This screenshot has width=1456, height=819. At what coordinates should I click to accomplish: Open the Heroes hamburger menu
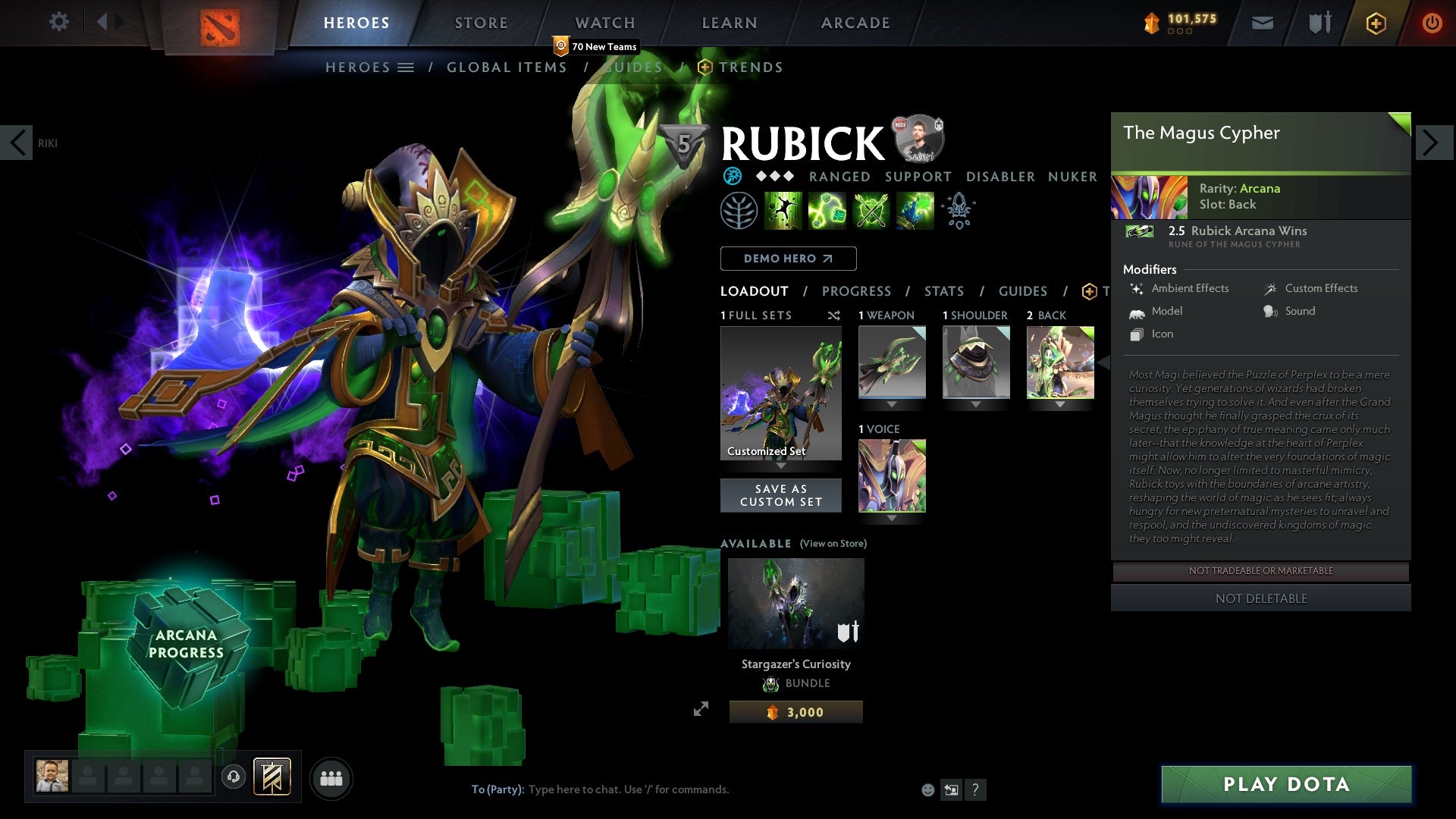point(407,67)
